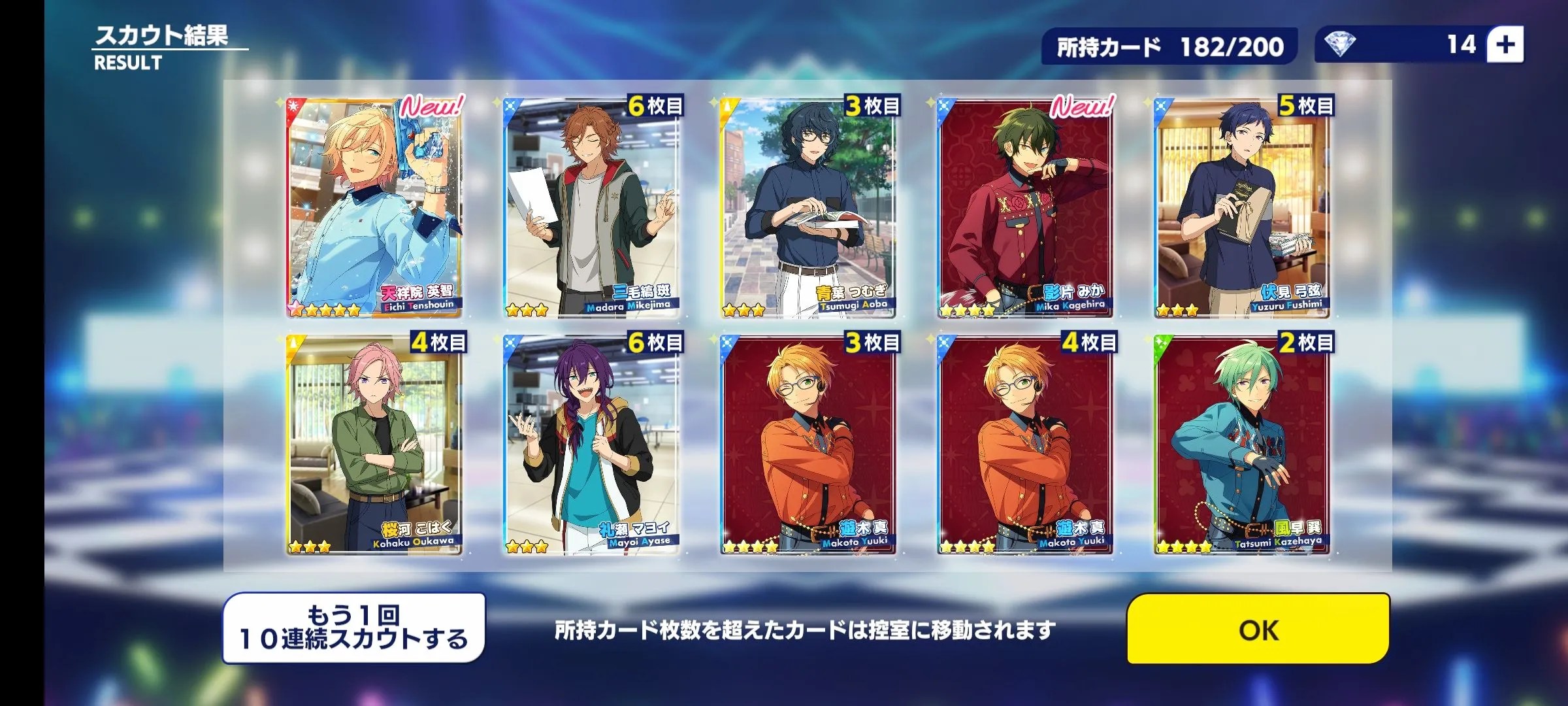View the Madara Mikejima card

click(x=591, y=208)
